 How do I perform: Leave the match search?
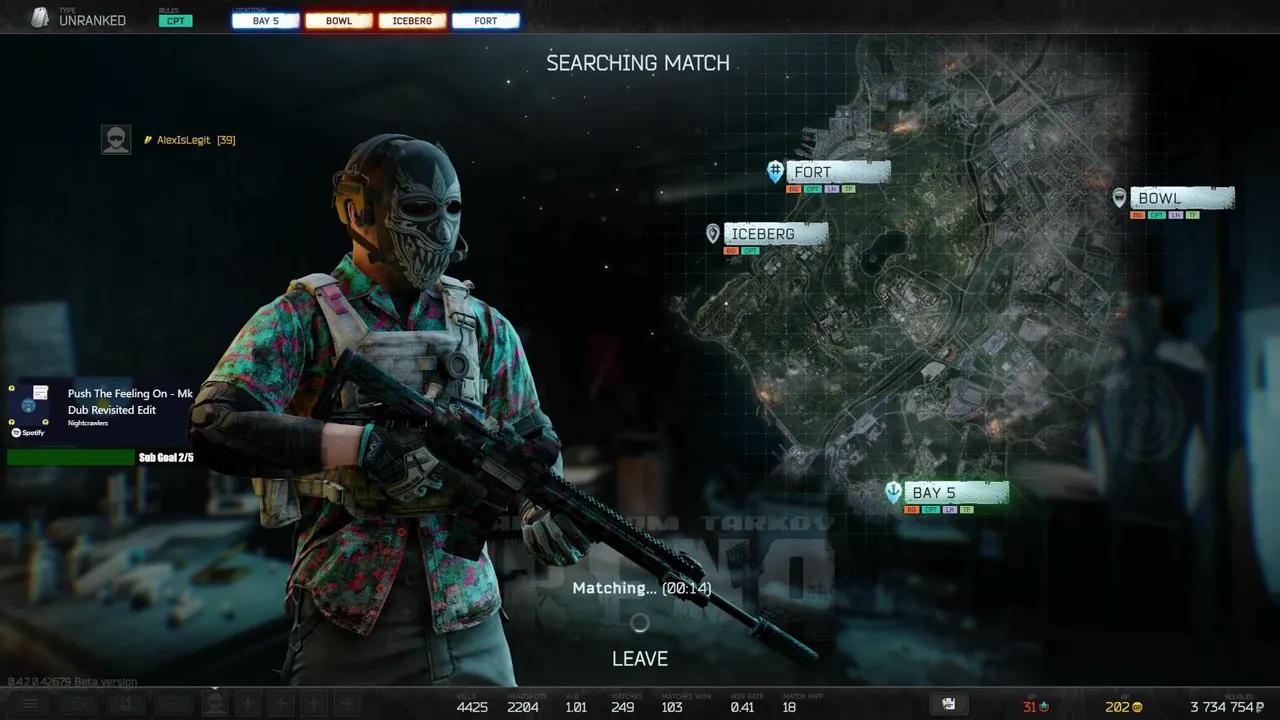639,658
